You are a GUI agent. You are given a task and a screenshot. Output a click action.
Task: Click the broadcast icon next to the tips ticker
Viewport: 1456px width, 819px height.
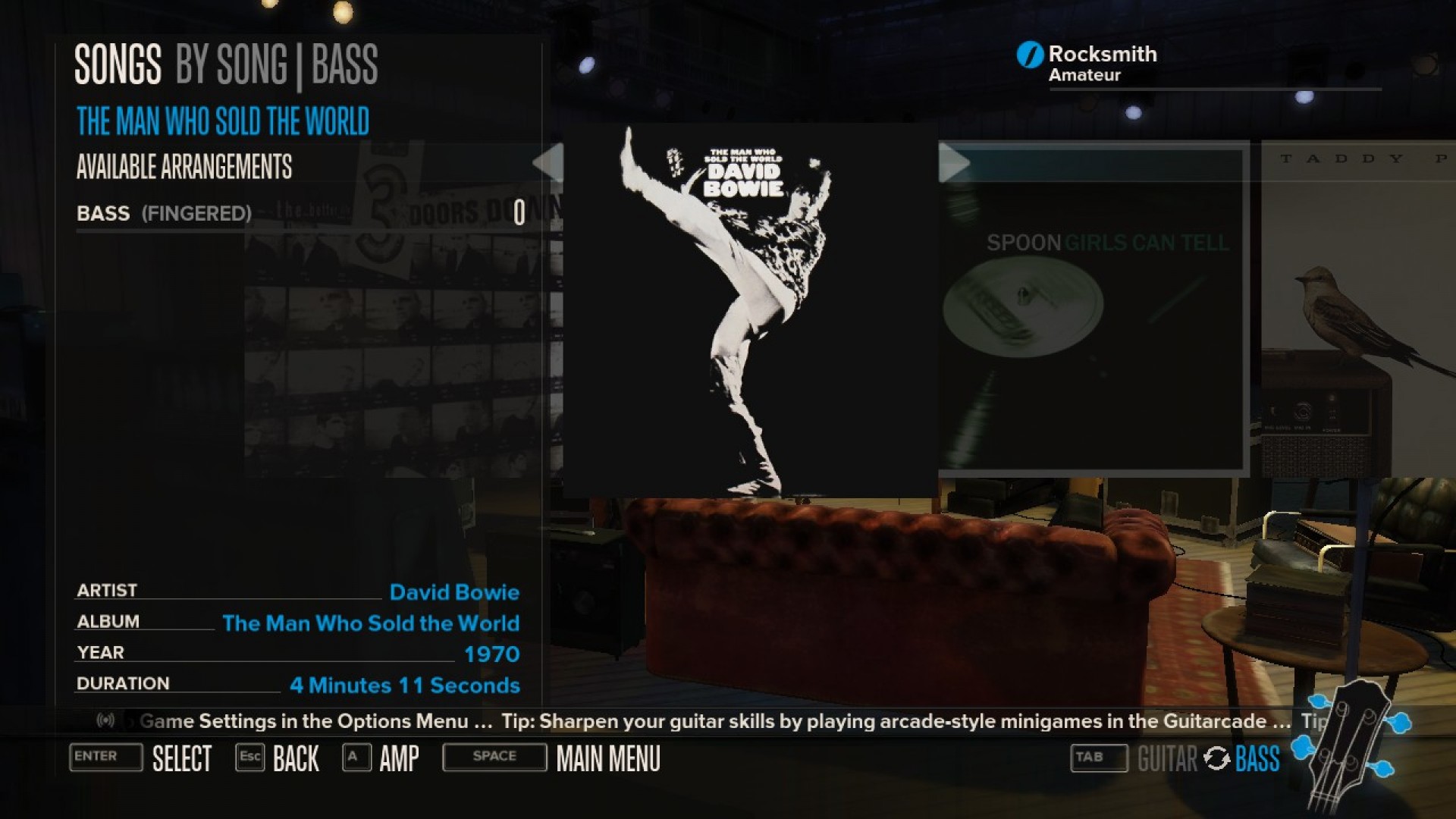click(106, 721)
